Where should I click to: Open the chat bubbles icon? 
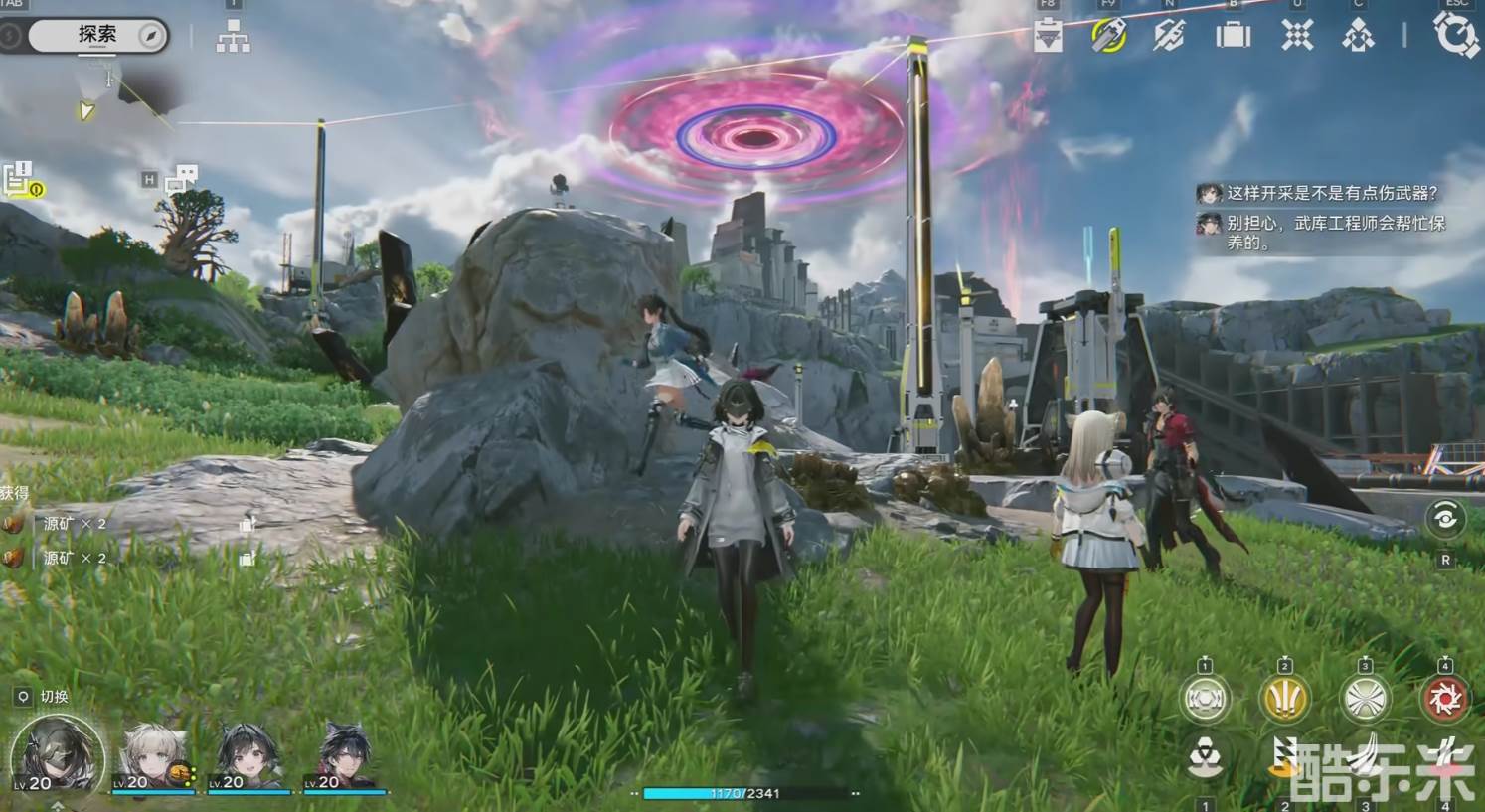(181, 179)
